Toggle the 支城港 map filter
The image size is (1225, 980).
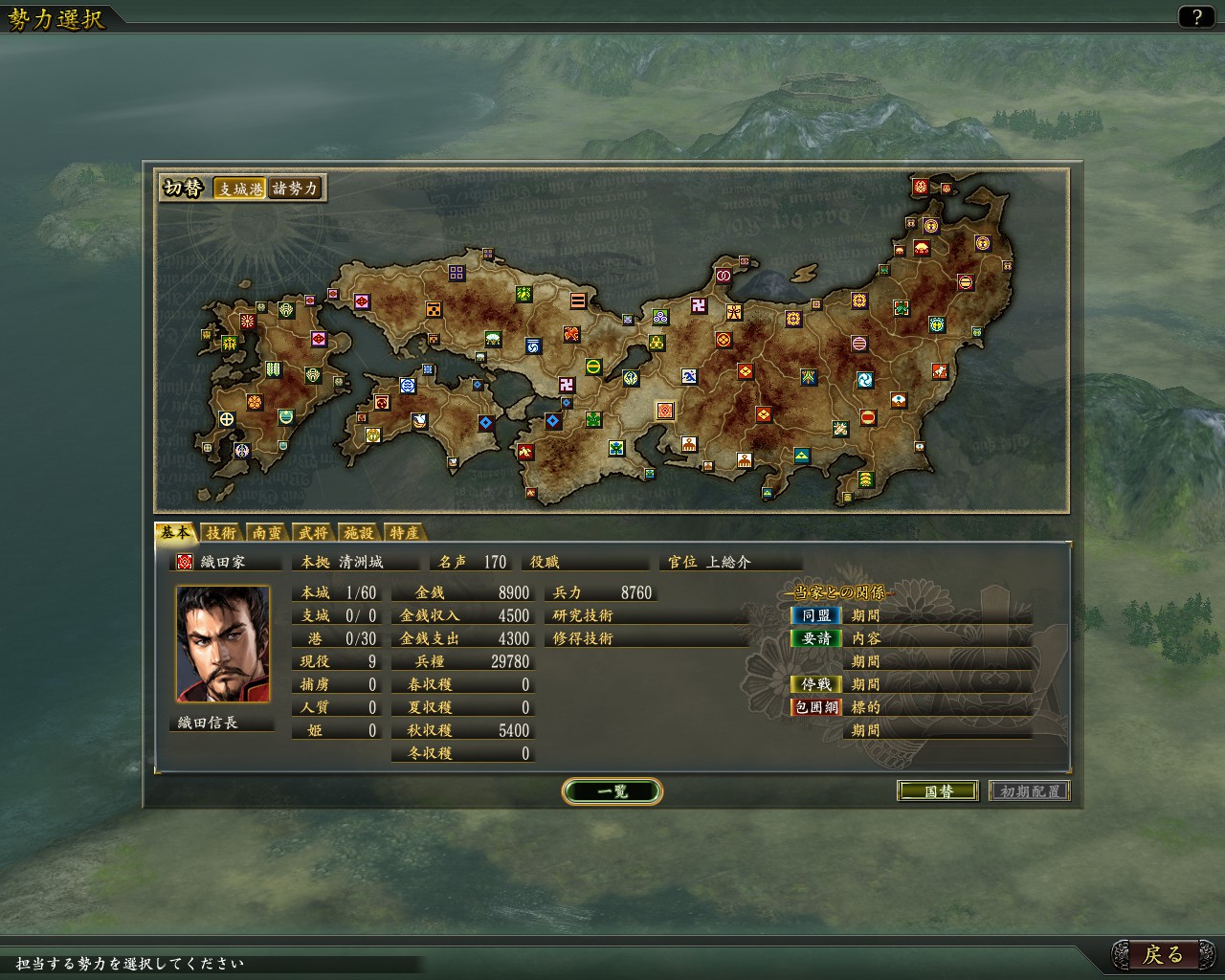click(239, 189)
